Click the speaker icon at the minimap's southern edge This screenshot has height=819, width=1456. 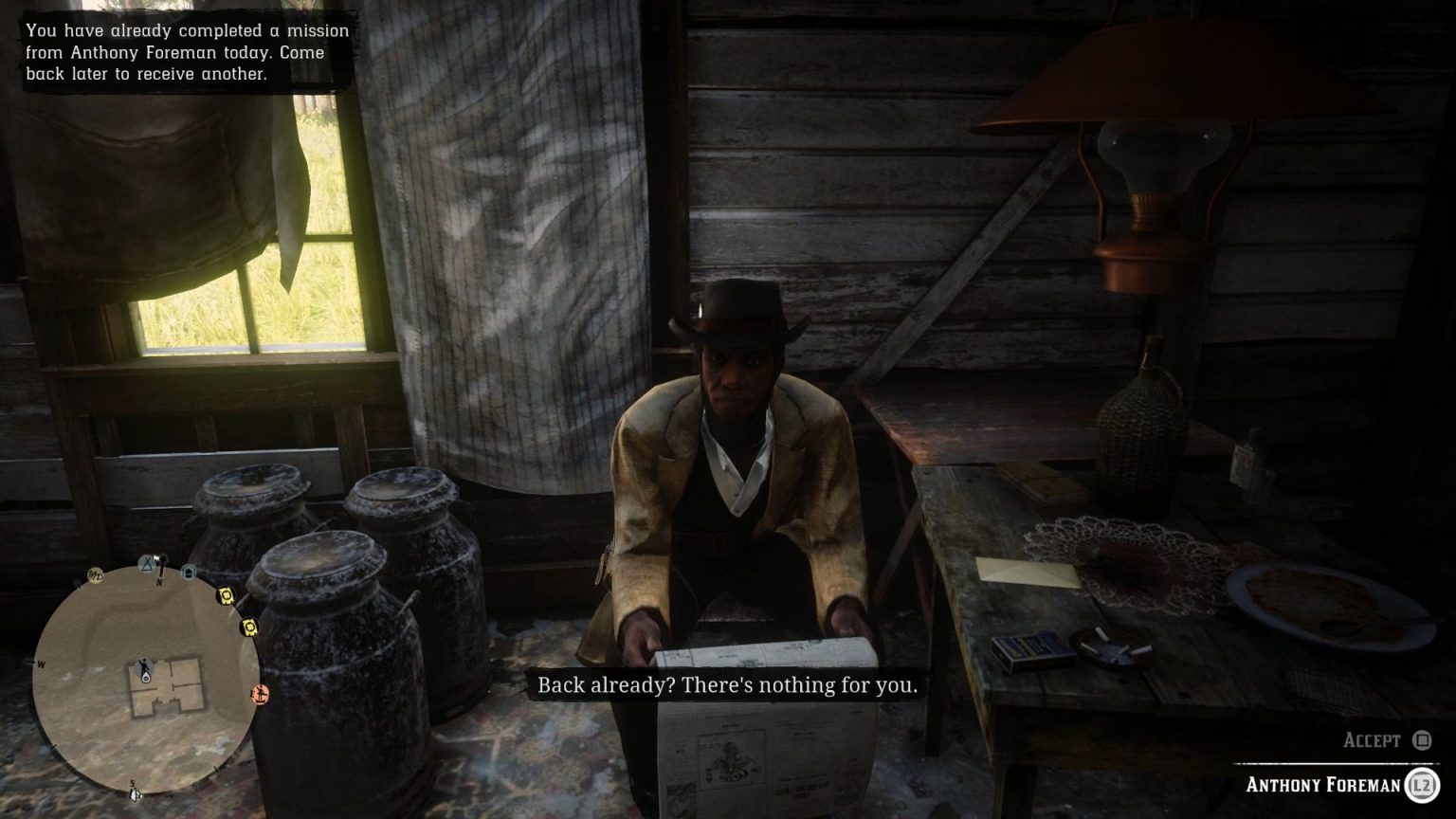[x=135, y=795]
